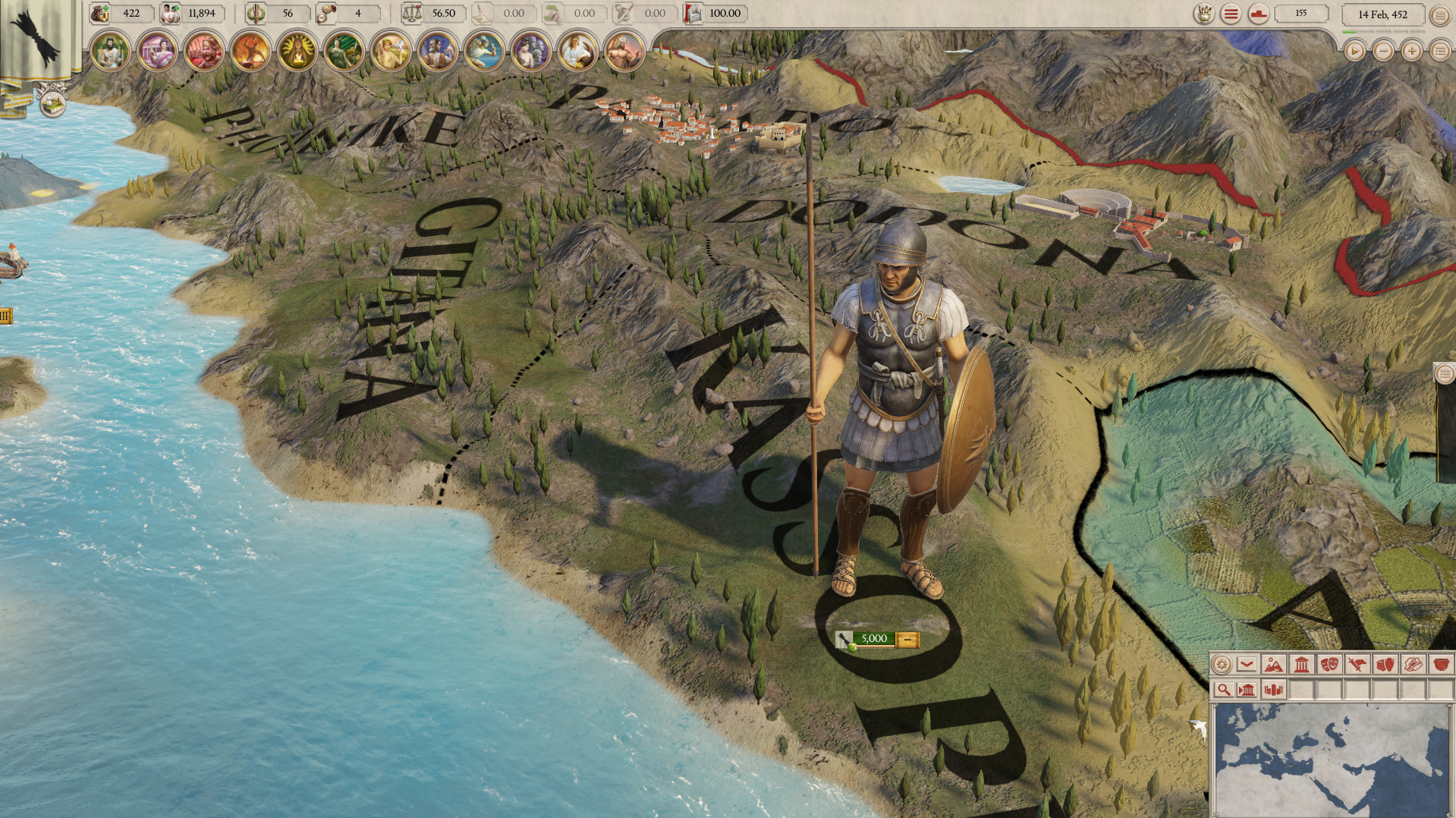This screenshot has height=818, width=1456.
Task: Open the trade mapmode amphorae icon
Action: 1385,665
